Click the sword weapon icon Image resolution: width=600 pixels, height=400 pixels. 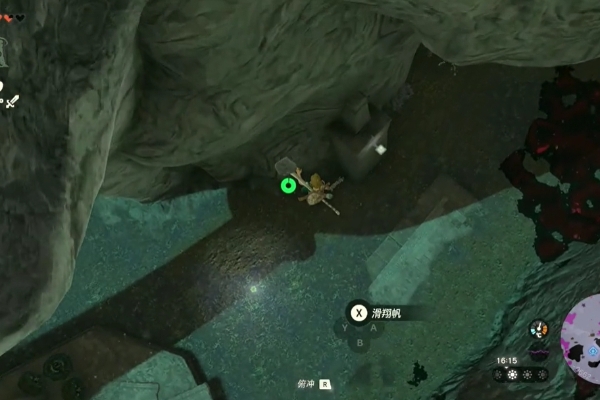coord(12,101)
